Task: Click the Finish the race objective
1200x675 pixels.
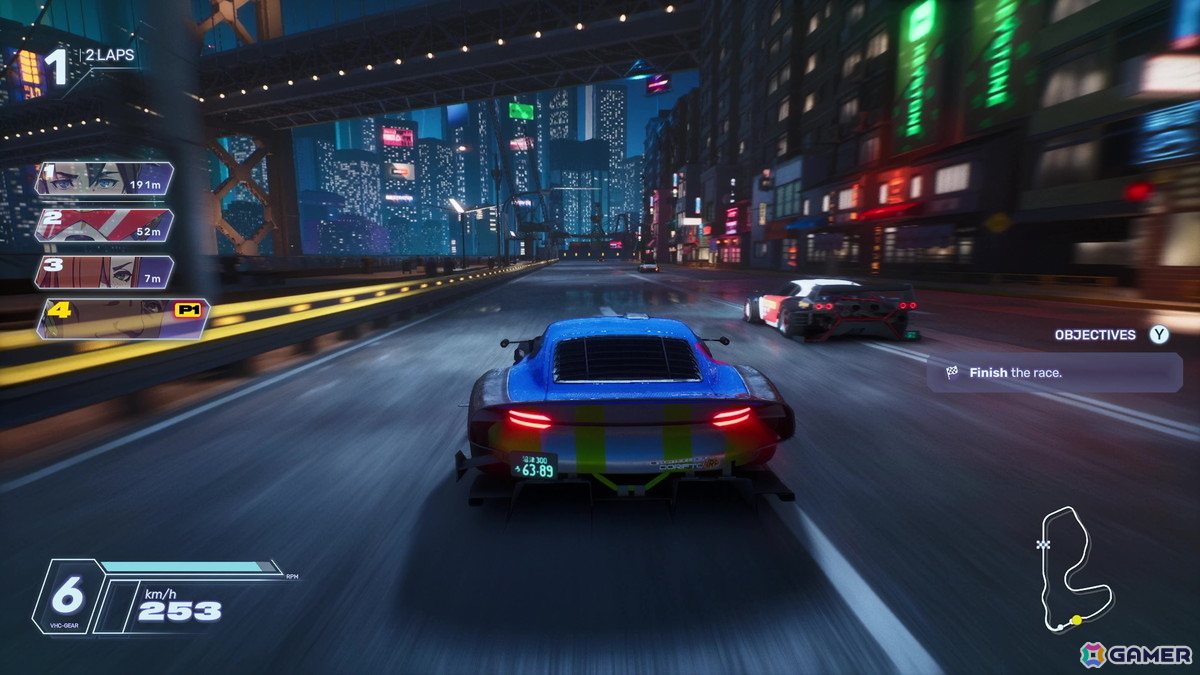Action: click(1054, 373)
